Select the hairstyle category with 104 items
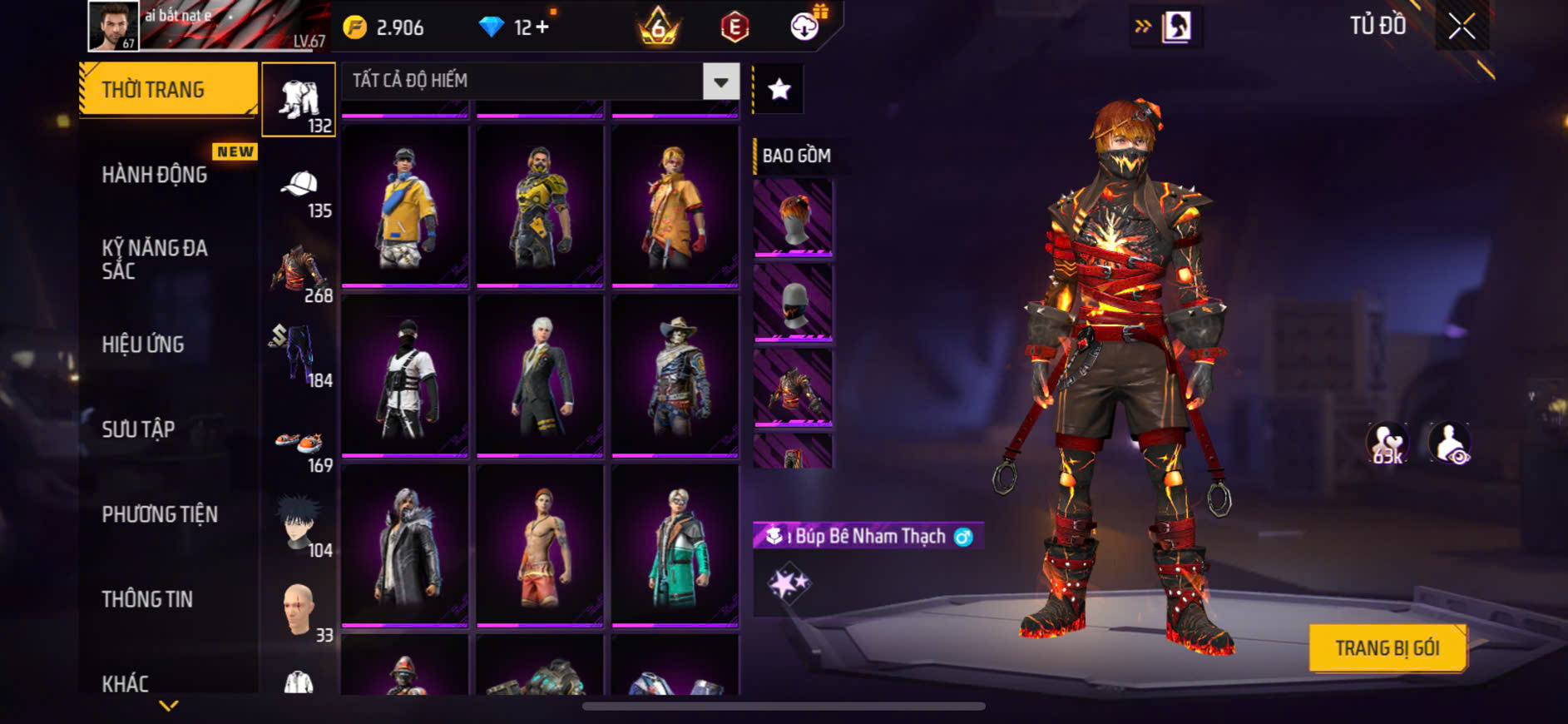This screenshot has height=724, width=1568. coord(299,526)
